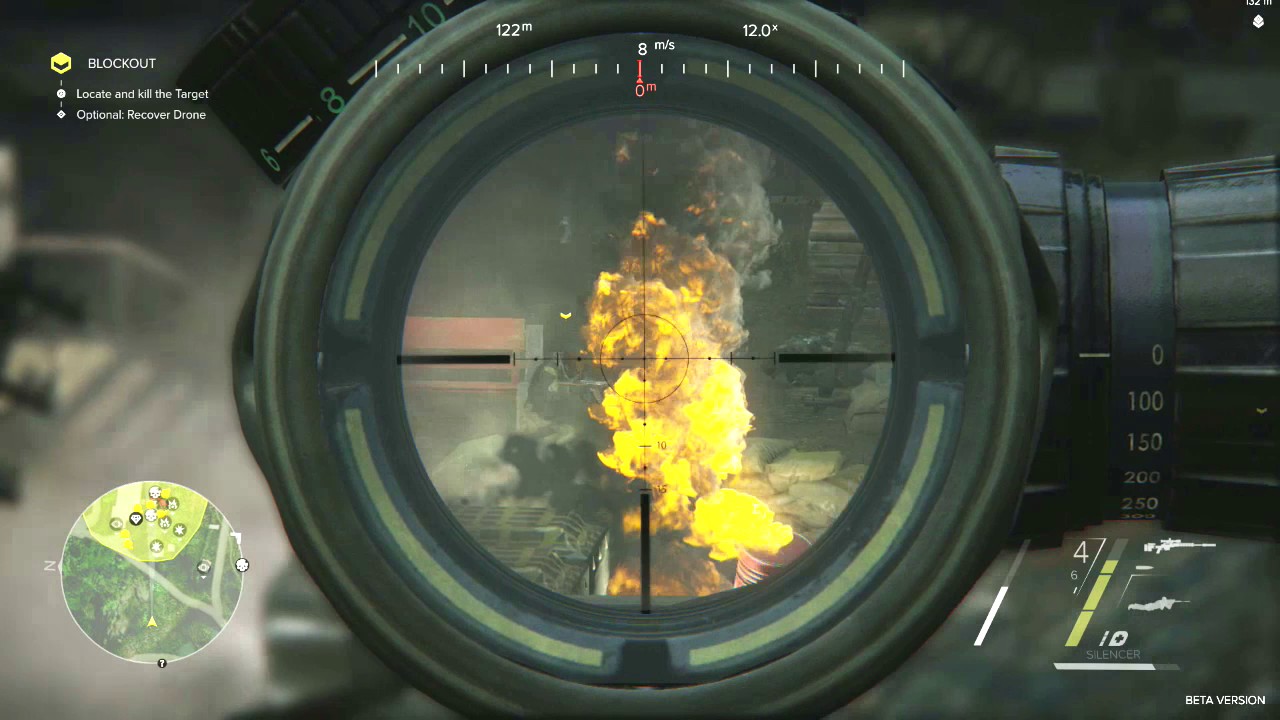Click the N compass letter on the minimap
The width and height of the screenshot is (1280, 720).
[48, 566]
